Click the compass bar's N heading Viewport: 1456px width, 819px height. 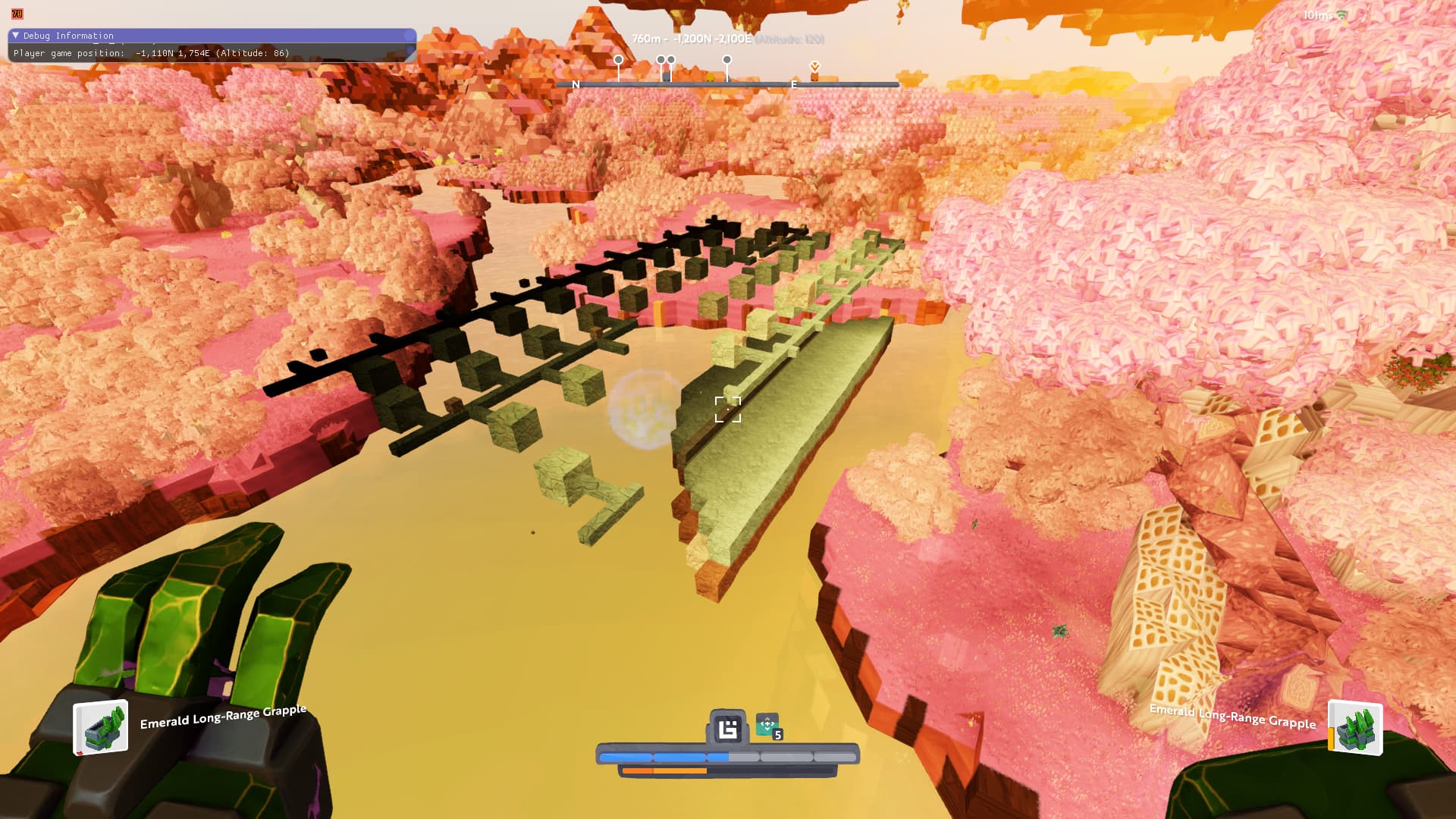click(576, 85)
